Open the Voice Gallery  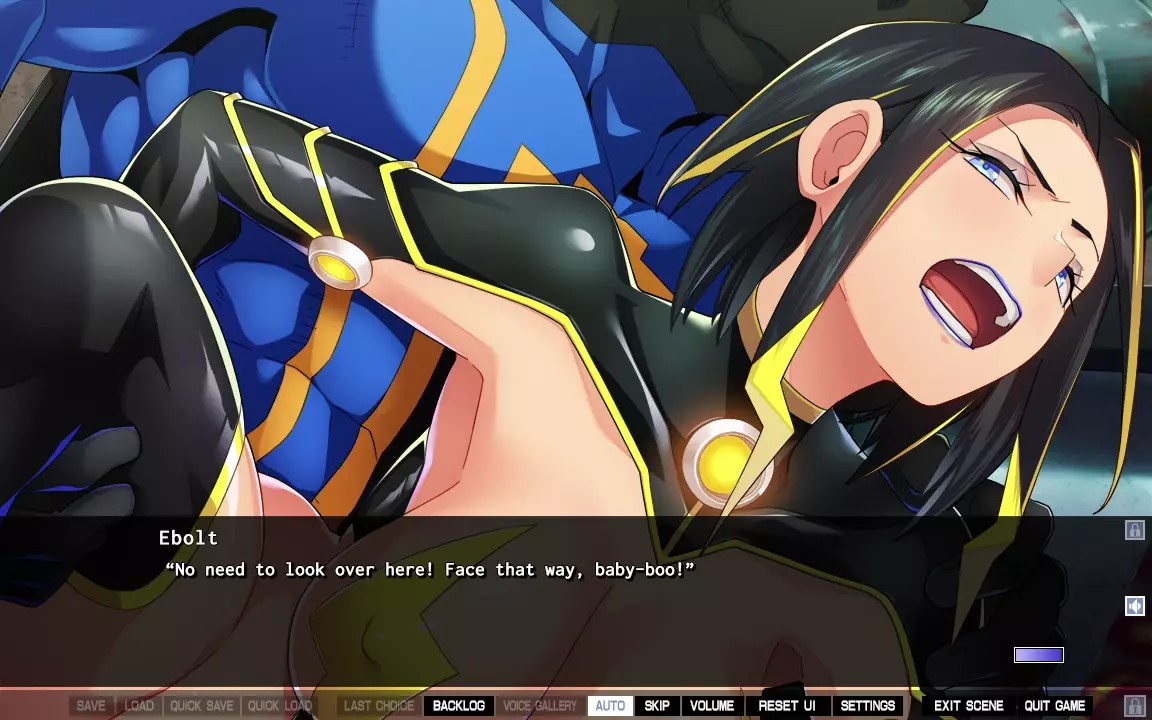click(540, 706)
